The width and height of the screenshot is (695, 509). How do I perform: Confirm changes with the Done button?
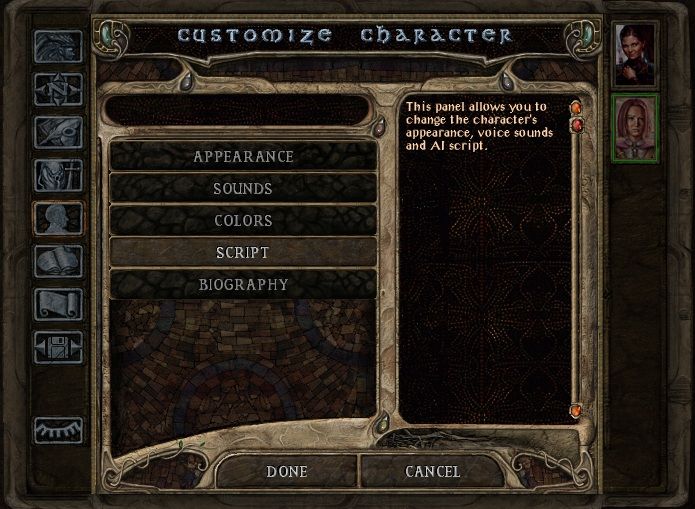(x=287, y=471)
